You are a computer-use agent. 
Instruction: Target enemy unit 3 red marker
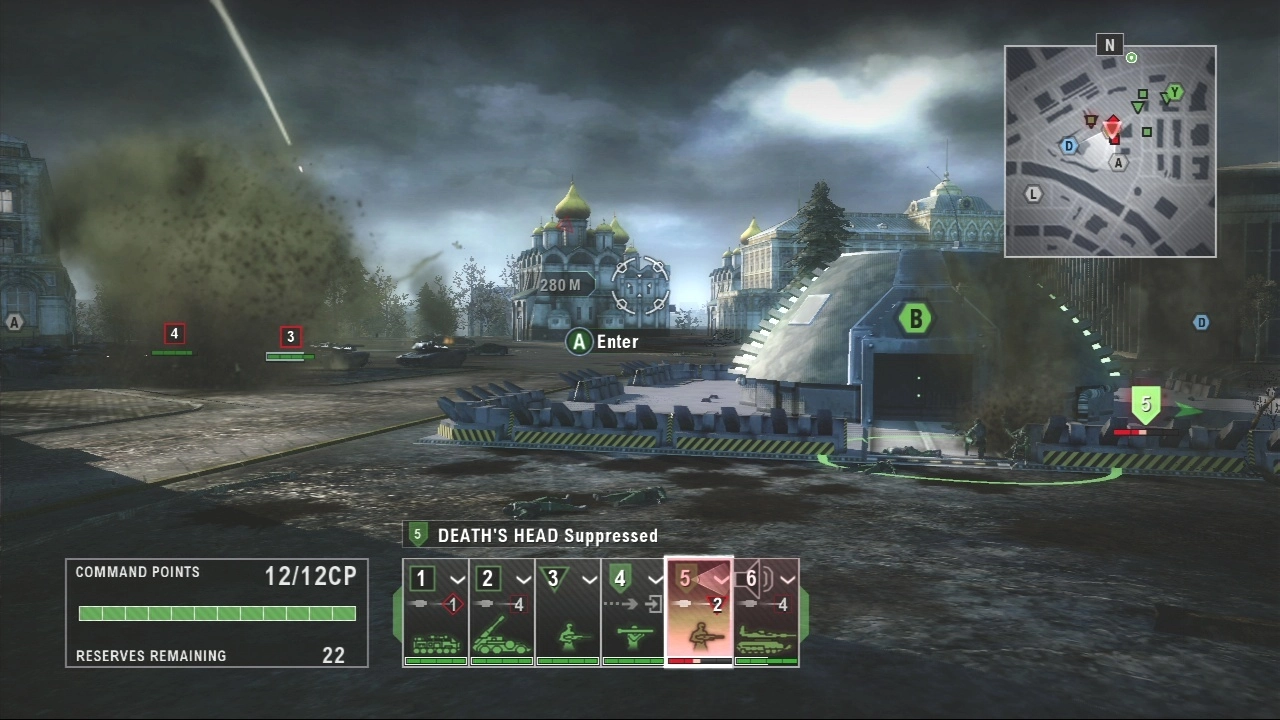click(290, 337)
